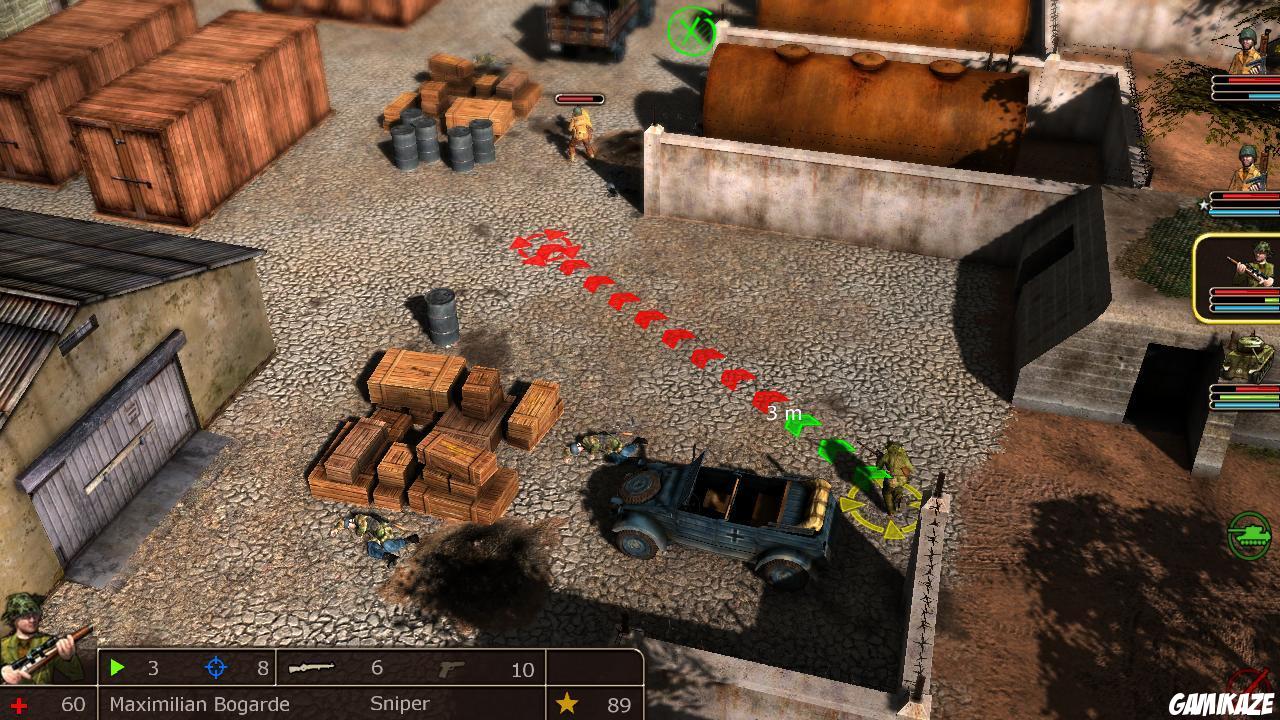The height and width of the screenshot is (720, 1280).
Task: Click the blue crosshair action points icon
Action: pyautogui.click(x=215, y=668)
